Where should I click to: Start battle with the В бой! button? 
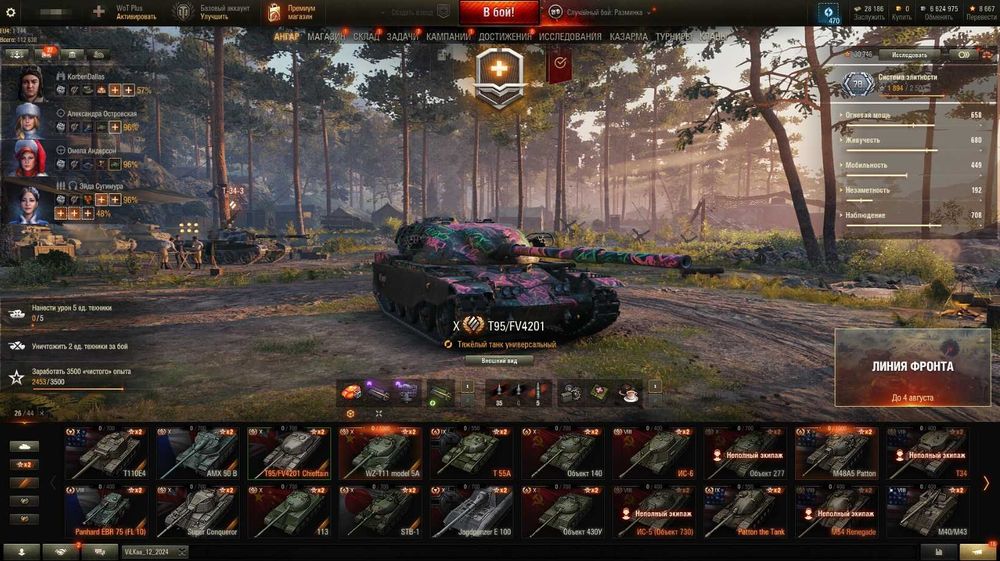coord(499,12)
